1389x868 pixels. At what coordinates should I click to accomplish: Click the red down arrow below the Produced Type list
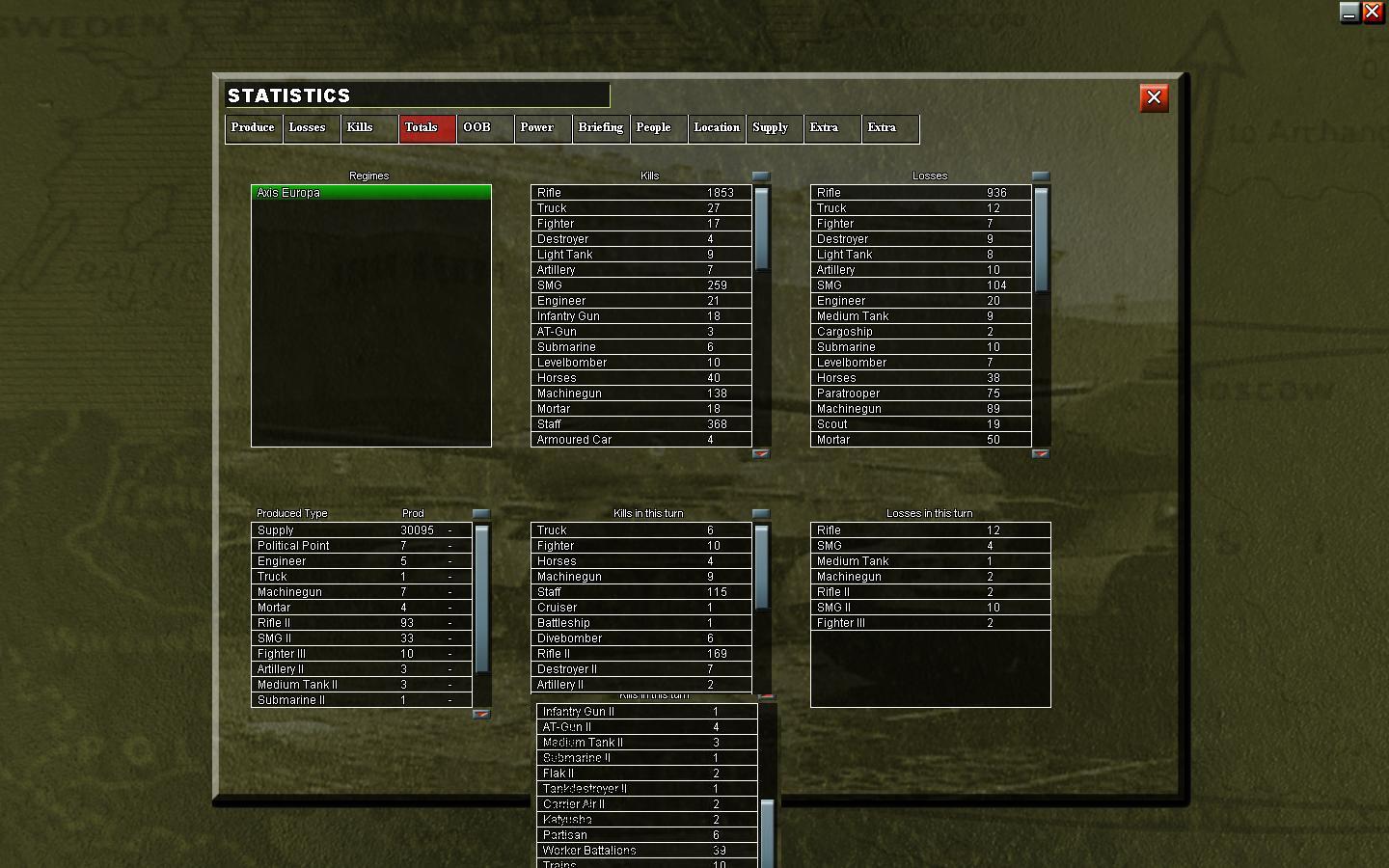pyautogui.click(x=480, y=714)
